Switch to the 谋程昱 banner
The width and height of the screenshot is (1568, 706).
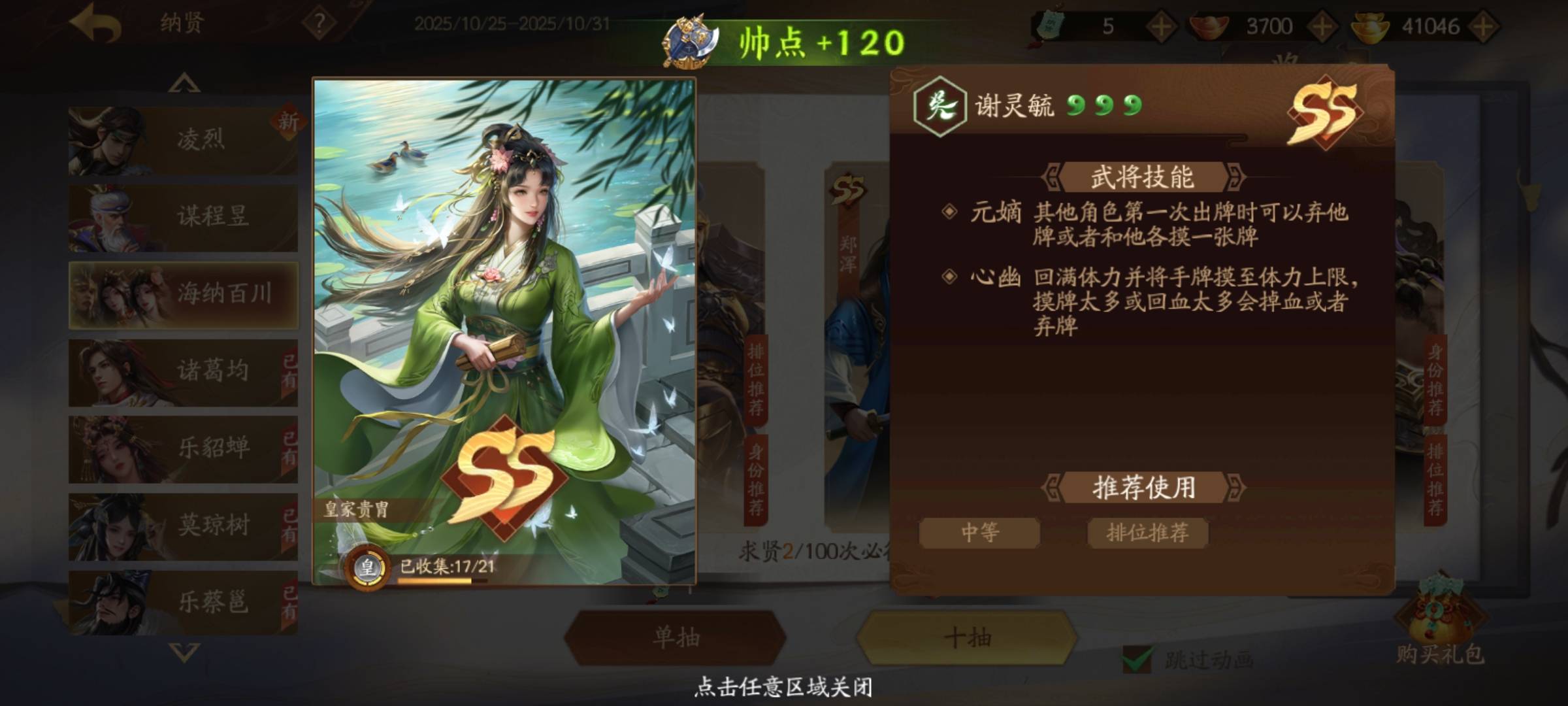[183, 217]
